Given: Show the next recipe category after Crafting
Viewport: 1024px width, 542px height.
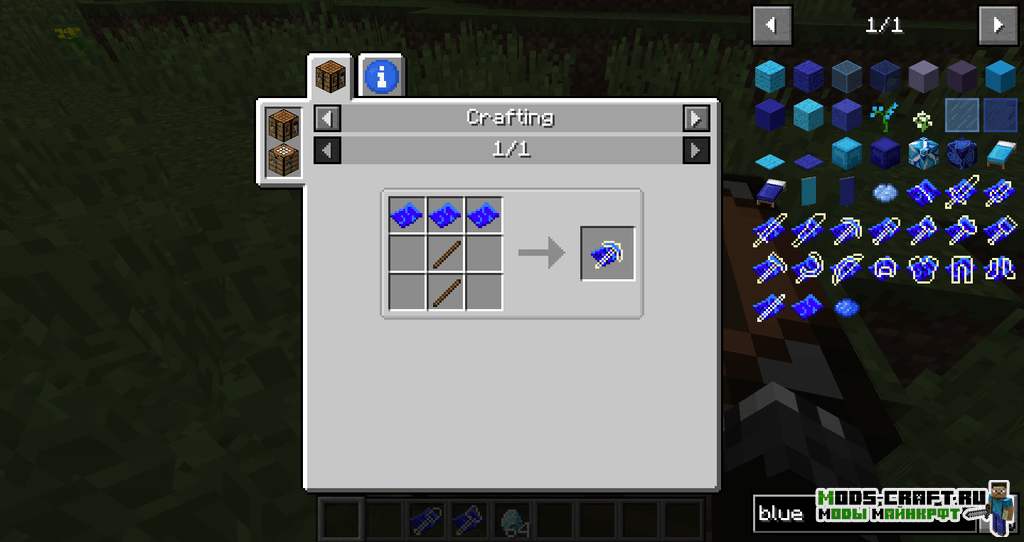Looking at the screenshot, I should (x=696, y=118).
